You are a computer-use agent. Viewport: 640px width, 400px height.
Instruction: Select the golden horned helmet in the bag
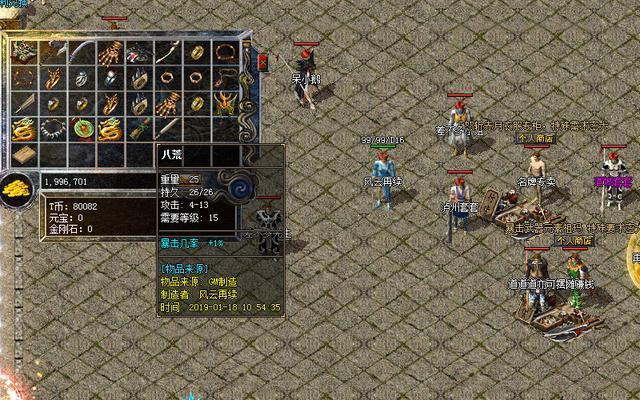[x=227, y=103]
